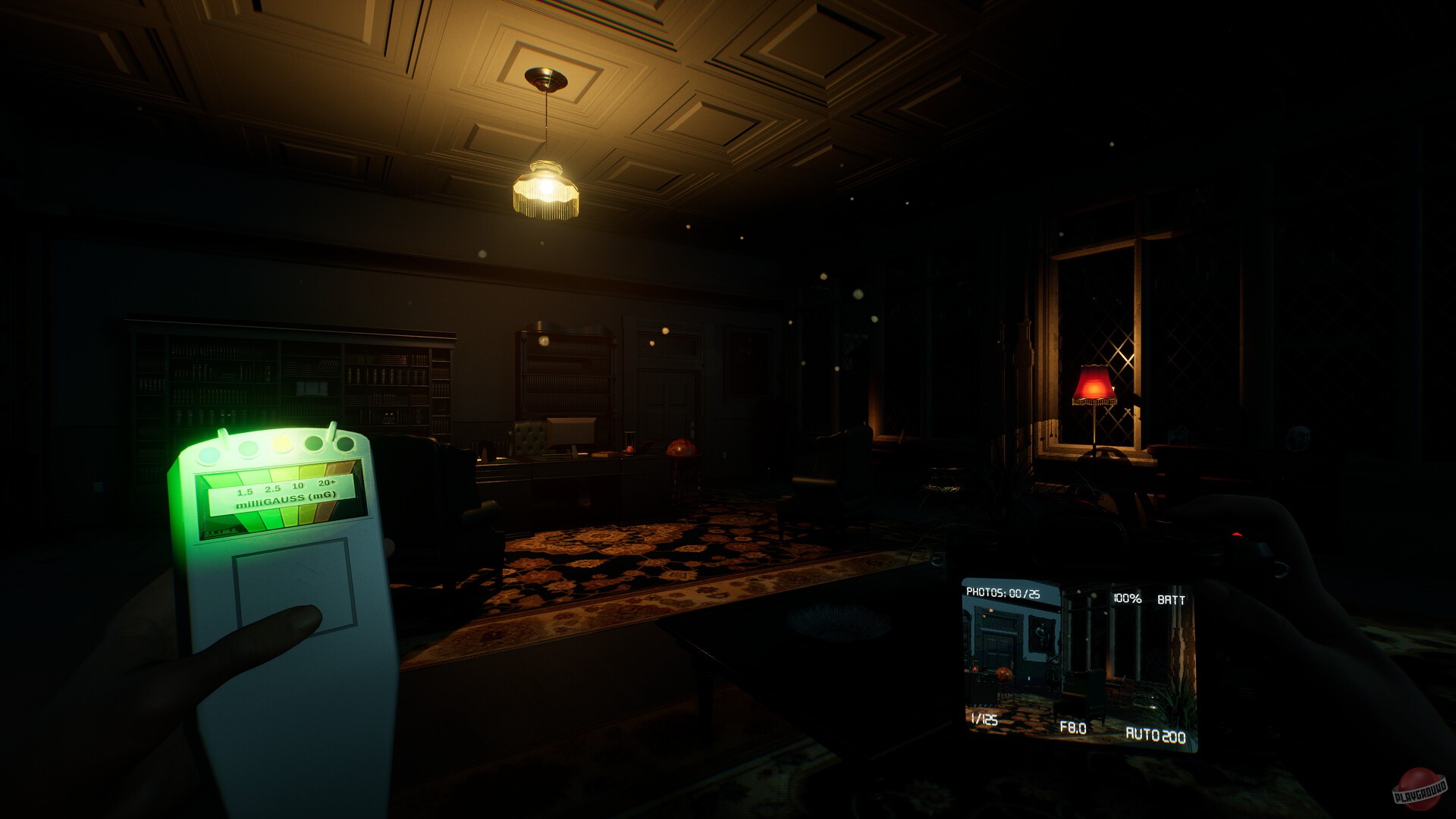Viewport: 1456px width, 819px height.
Task: Select the milliGAUSS (mG) scale label
Action: point(287,499)
